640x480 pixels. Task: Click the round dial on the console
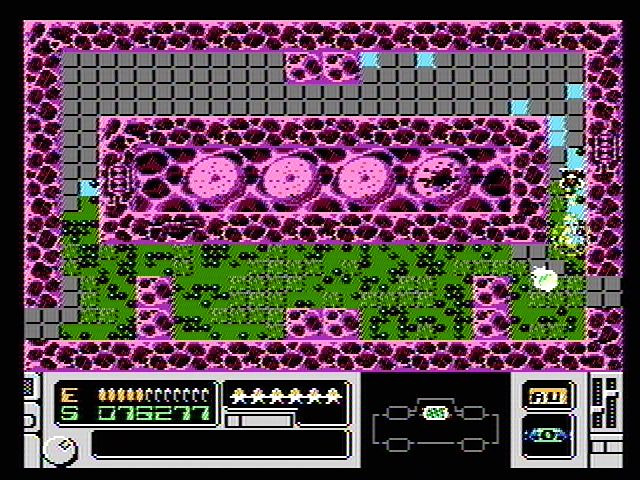point(57,449)
